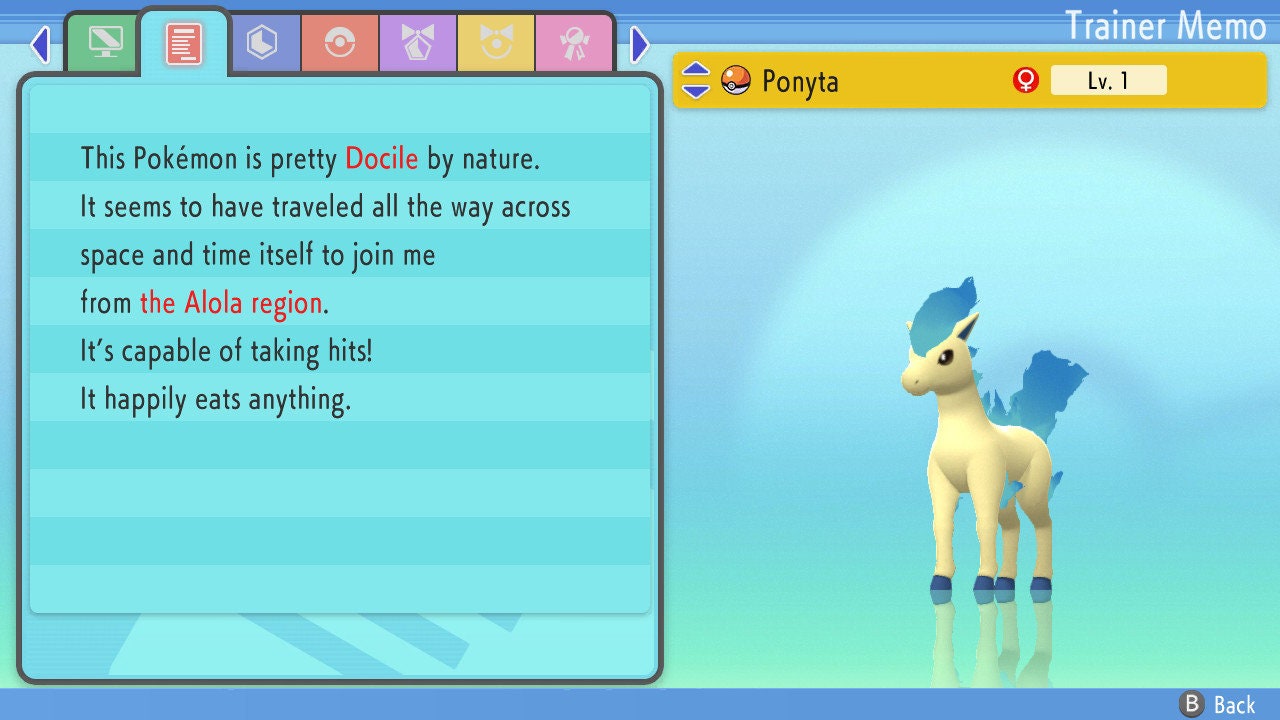Open the blue hexagon stats tab
Viewport: 1280px width, 720px height.
(x=262, y=43)
